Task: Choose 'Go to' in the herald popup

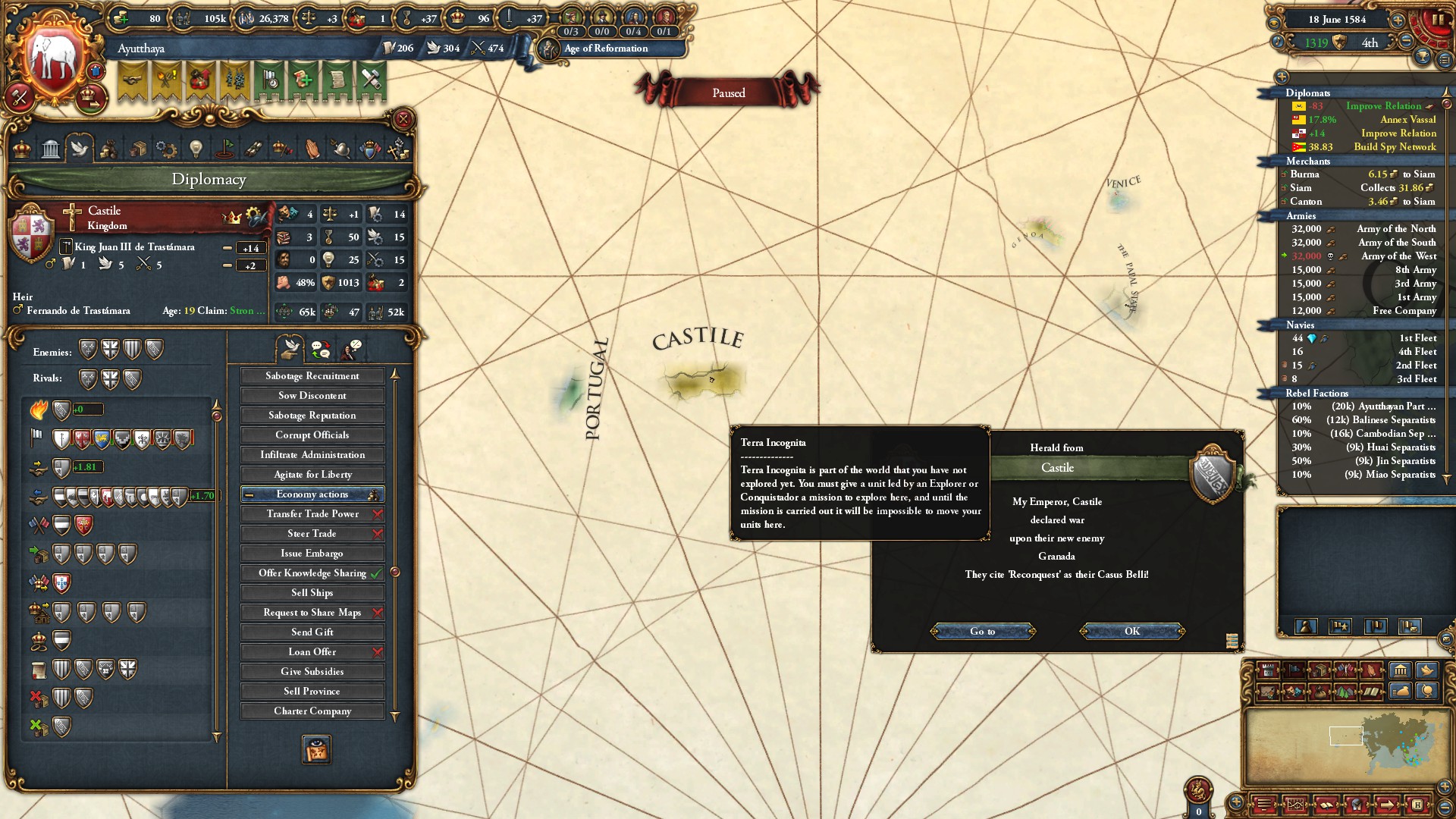Action: (982, 631)
